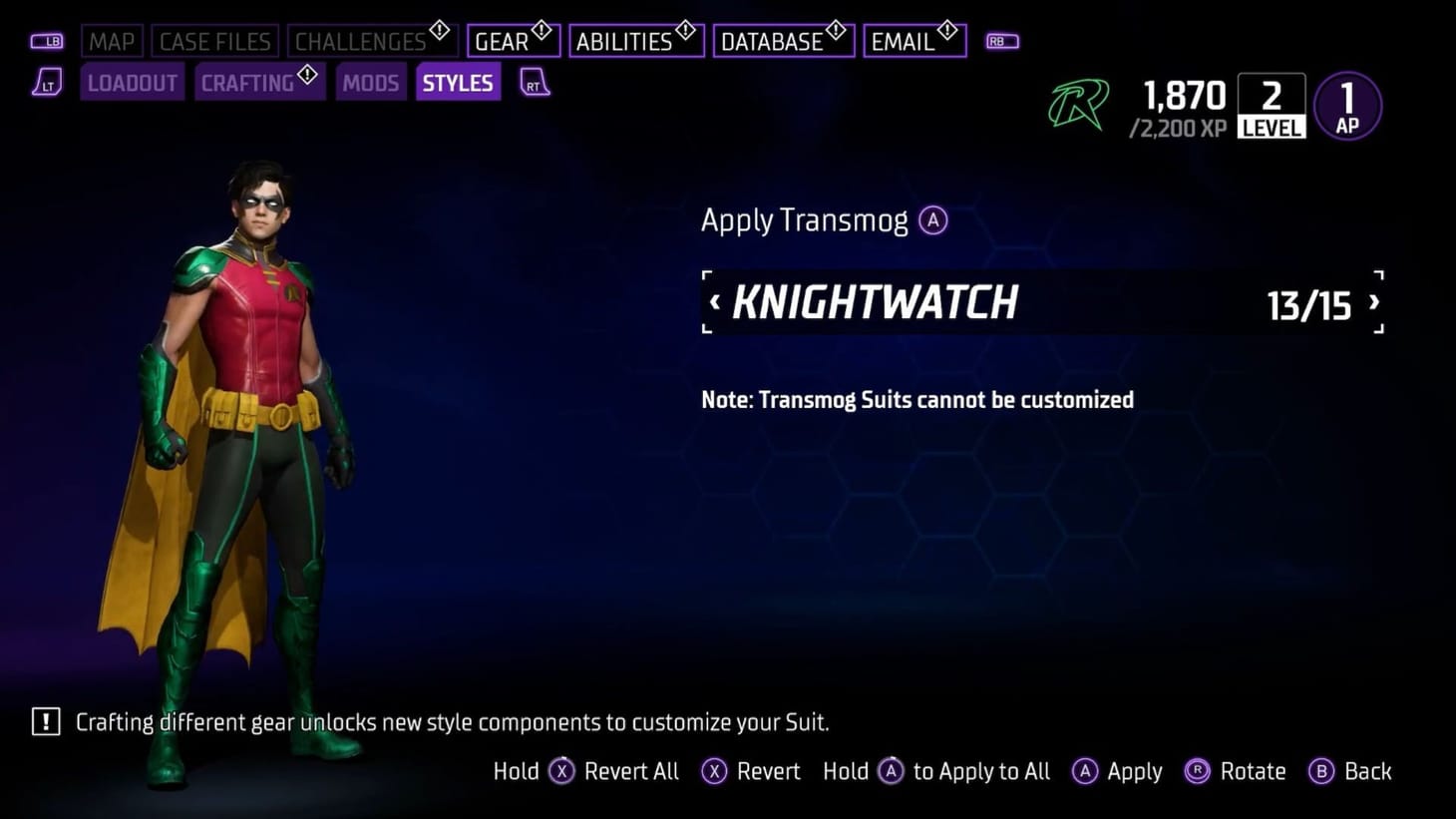Image resolution: width=1456 pixels, height=819 pixels.
Task: Select the MODS sub-tab
Action: (370, 83)
